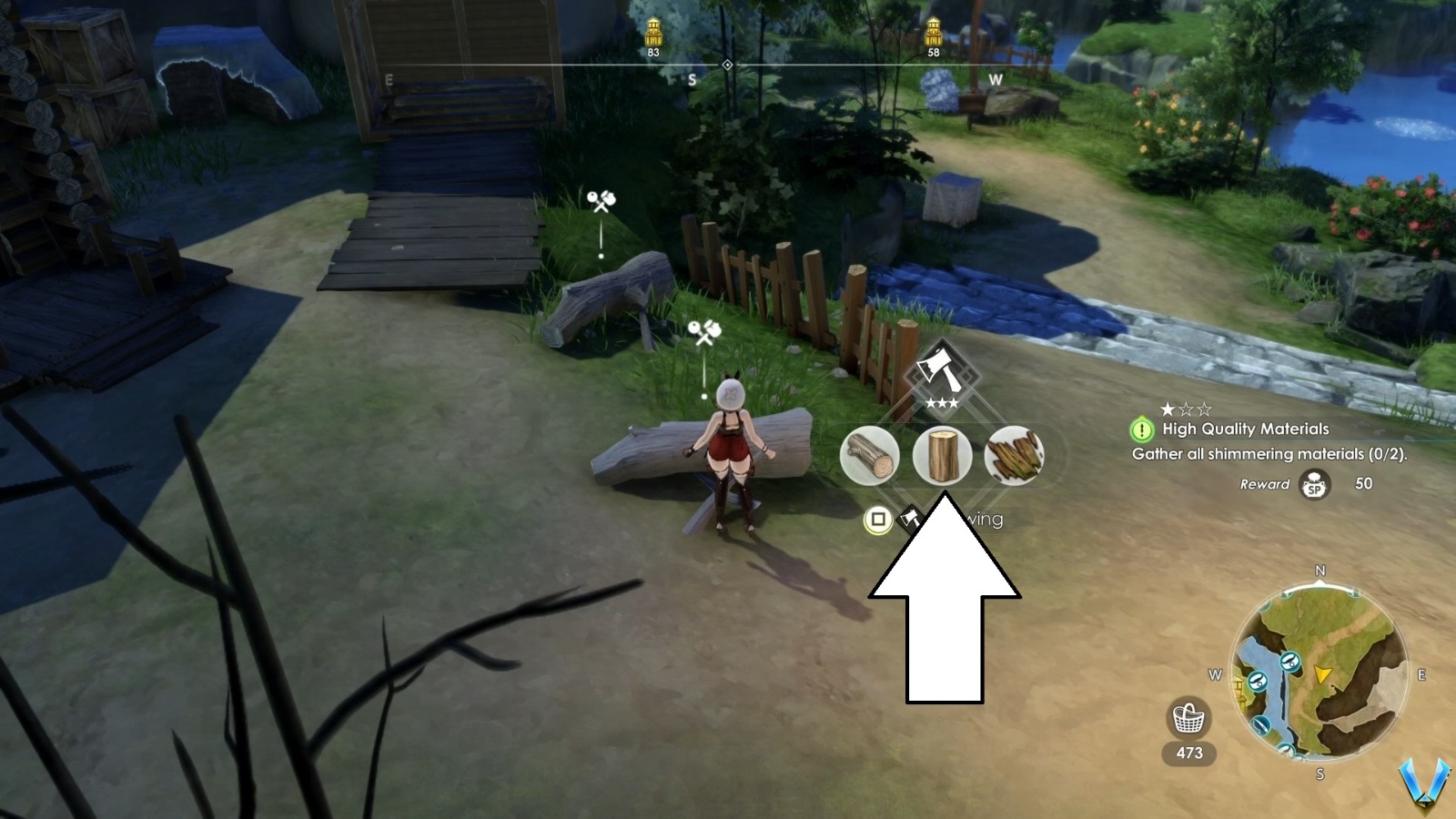
Task: Click the yellow player arrow on the minimap
Action: (1322, 674)
